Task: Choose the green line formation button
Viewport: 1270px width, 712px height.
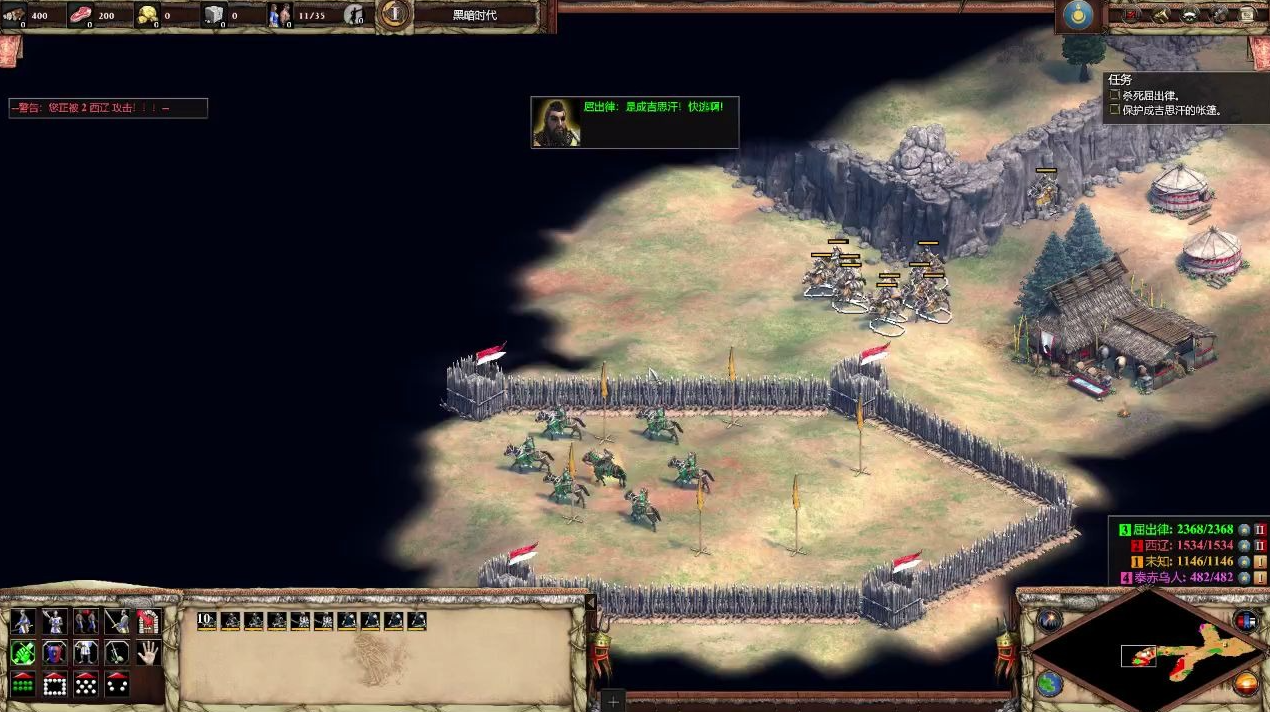Action: [x=22, y=684]
